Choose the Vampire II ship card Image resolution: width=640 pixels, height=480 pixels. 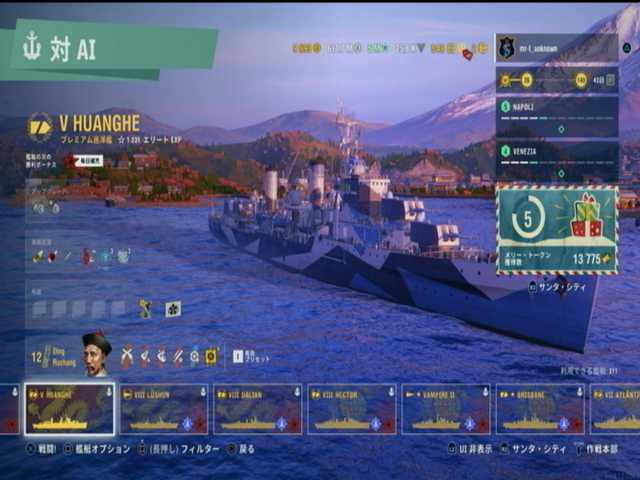pyautogui.click(x=445, y=409)
